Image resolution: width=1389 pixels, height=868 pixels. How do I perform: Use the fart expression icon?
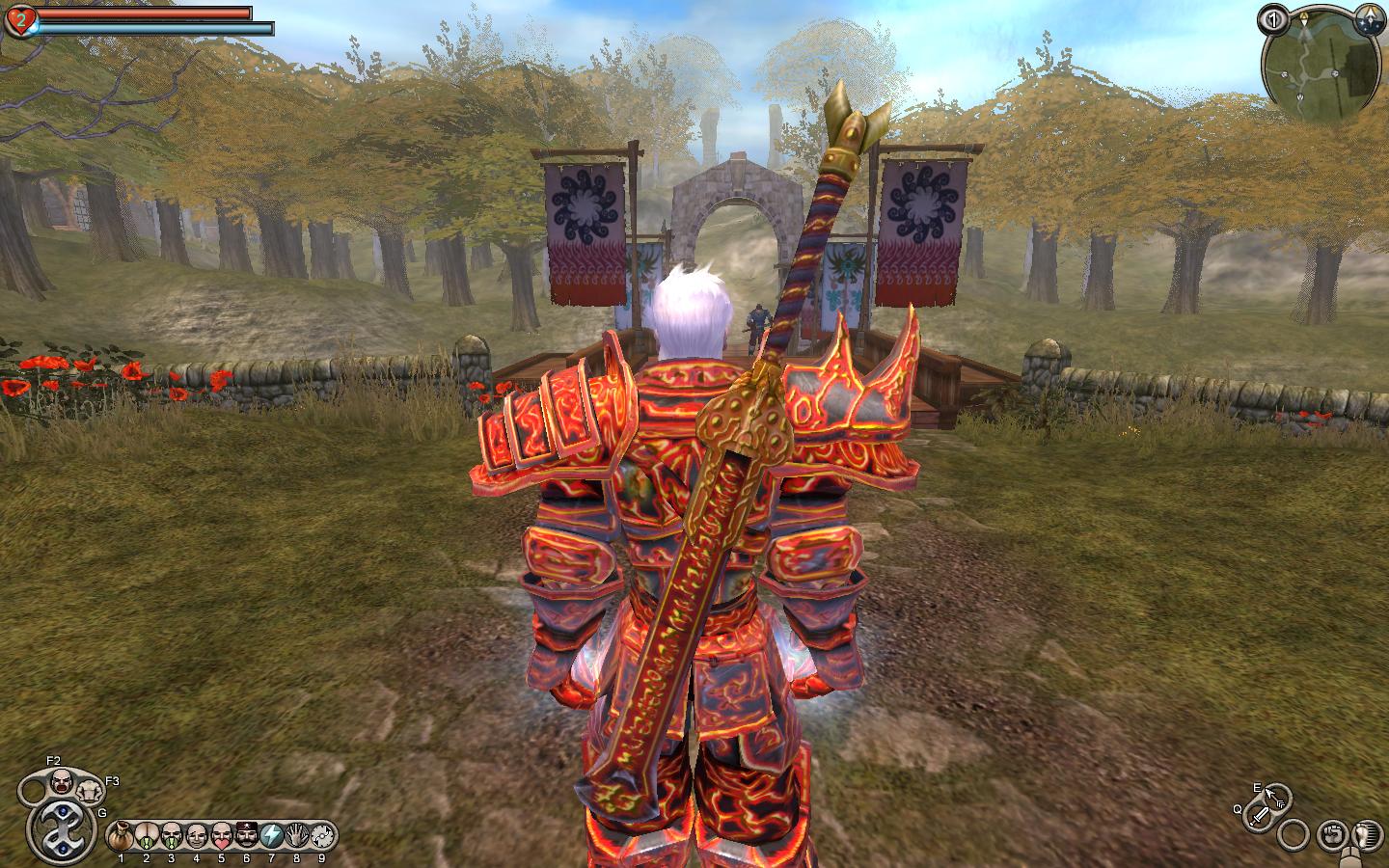[x=147, y=835]
